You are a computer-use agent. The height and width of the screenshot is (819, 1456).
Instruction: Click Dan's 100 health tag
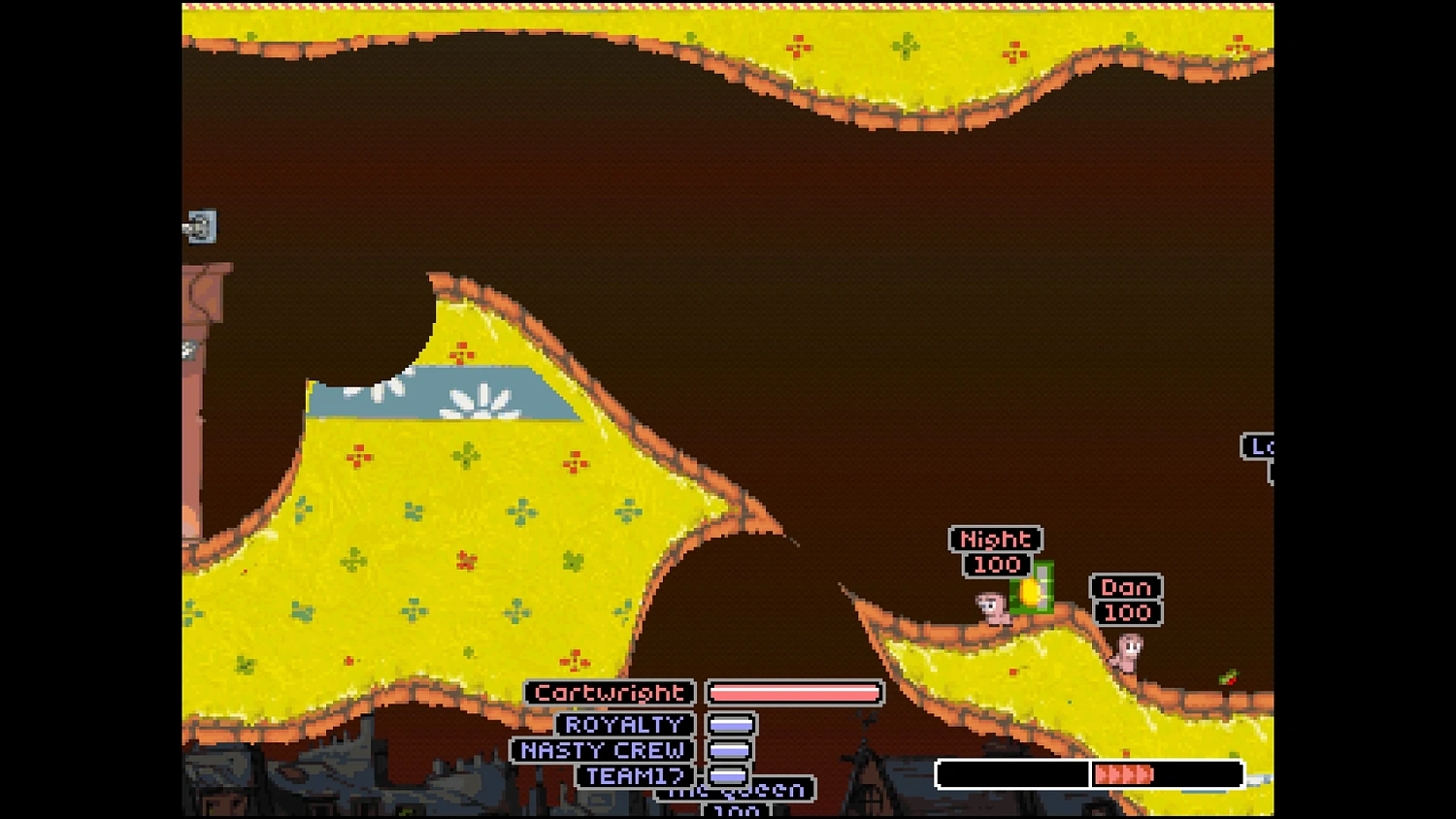click(x=1126, y=612)
